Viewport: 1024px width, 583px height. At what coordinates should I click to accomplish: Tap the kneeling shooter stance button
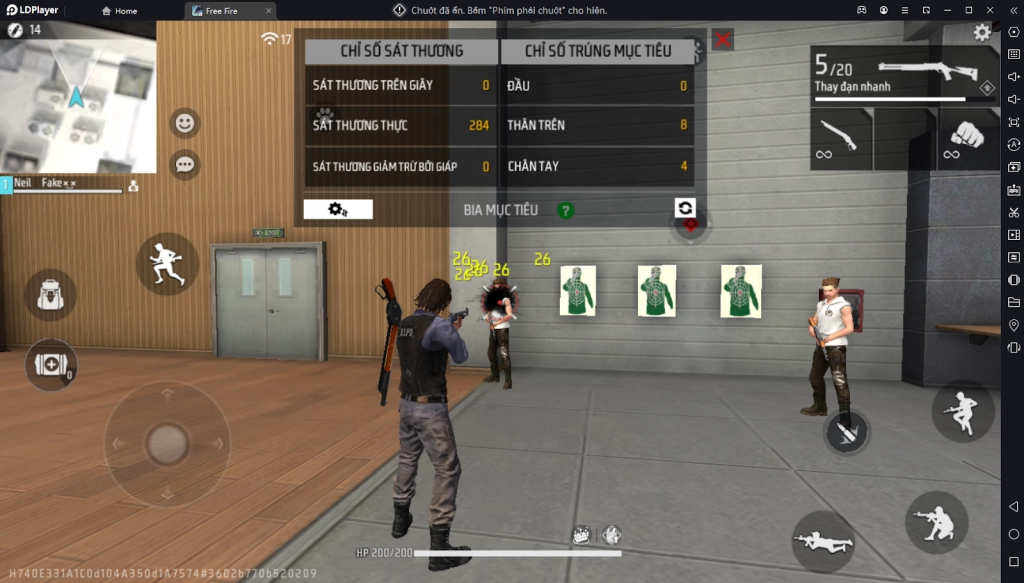937,522
